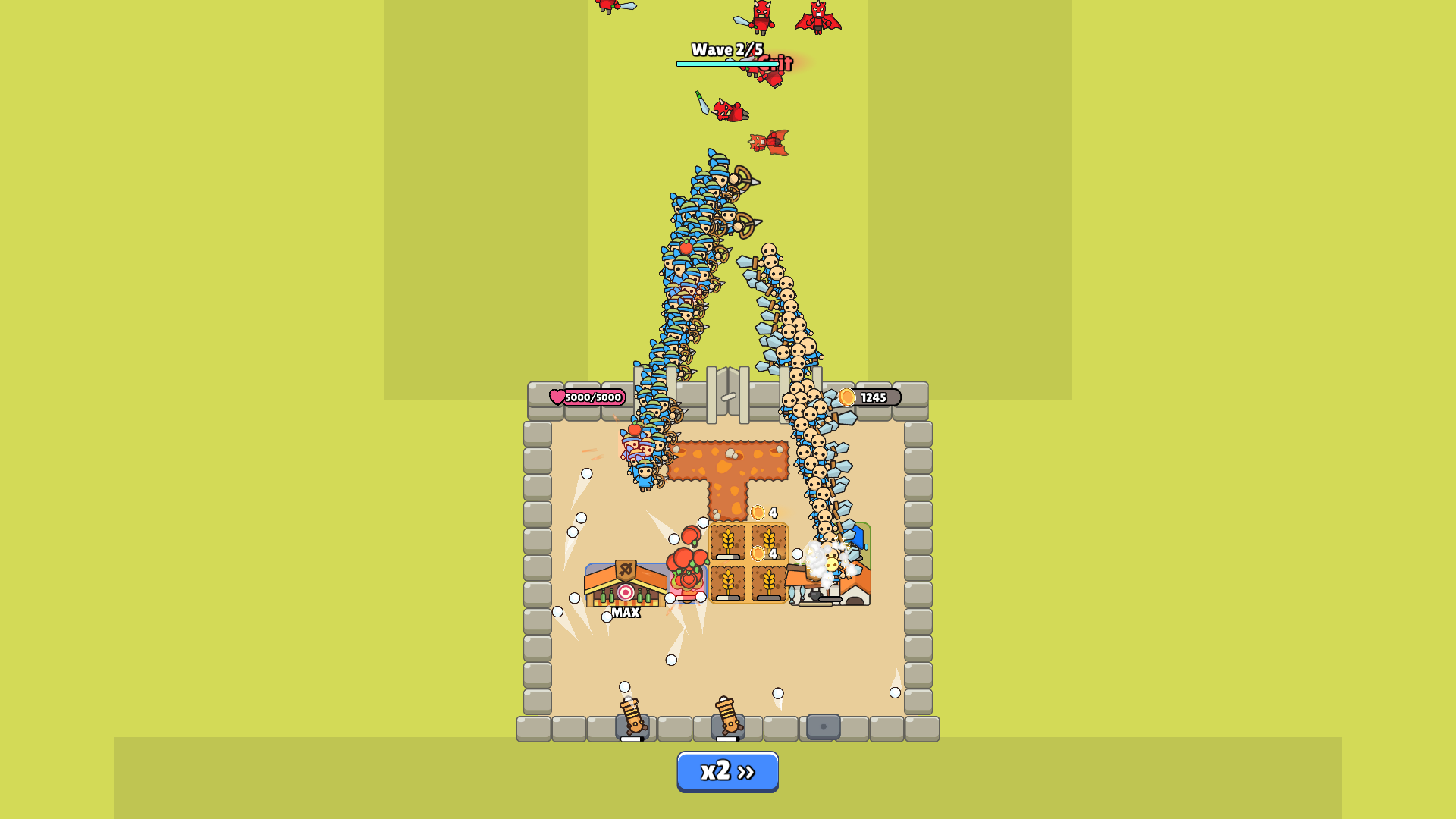1456x819 pixels.
Task: Collect the 4-coin reward inside the farm grid
Action: pos(758,554)
